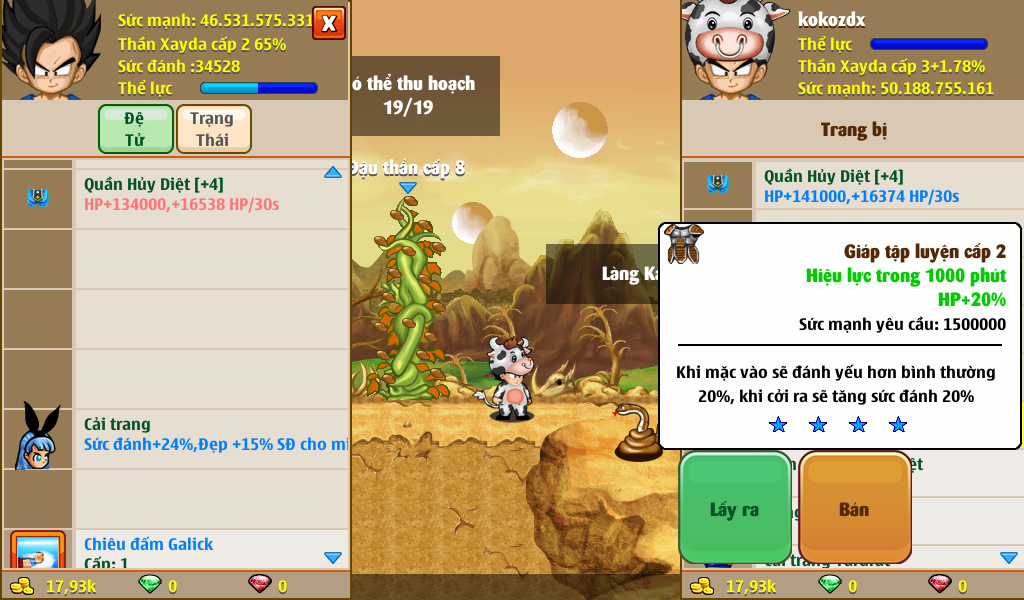Click the left list's up arrow
The width and height of the screenshot is (1024, 600).
pyautogui.click(x=333, y=173)
